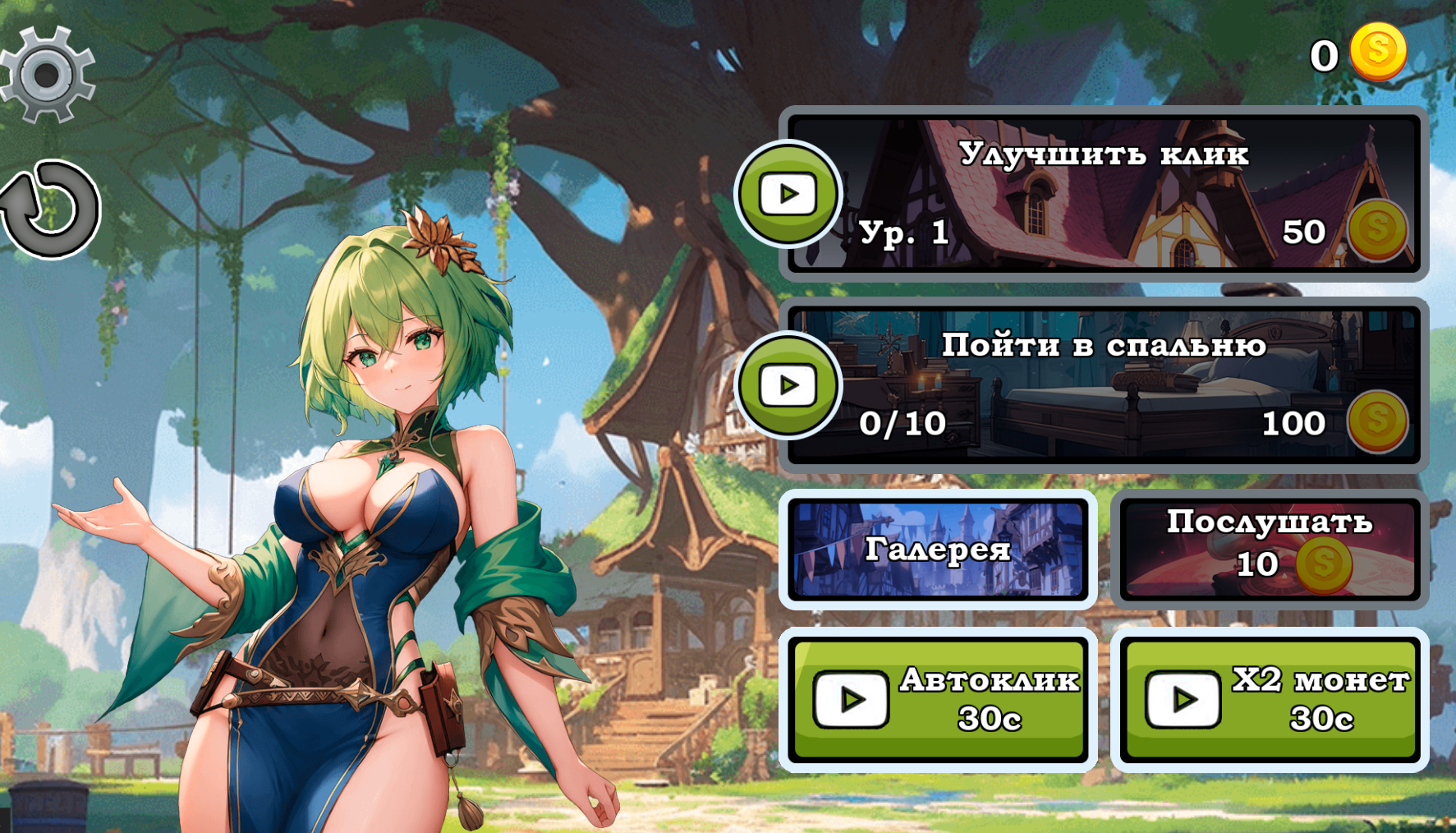Open the Галерея gallery

[x=937, y=549]
